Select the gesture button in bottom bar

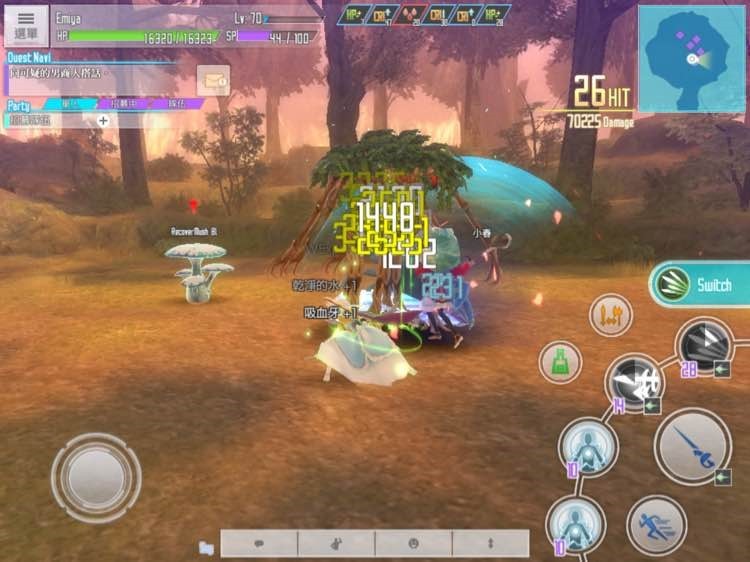pos(336,543)
